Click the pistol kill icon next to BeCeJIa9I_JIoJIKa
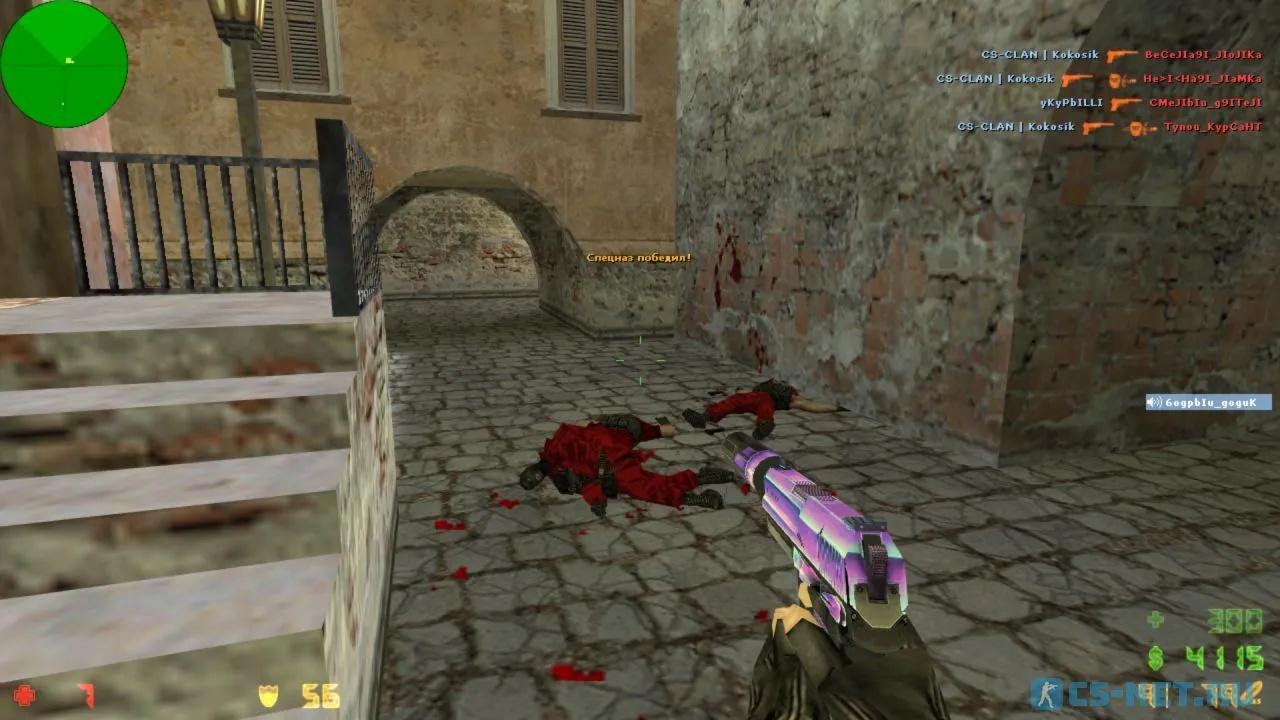 coord(1121,57)
